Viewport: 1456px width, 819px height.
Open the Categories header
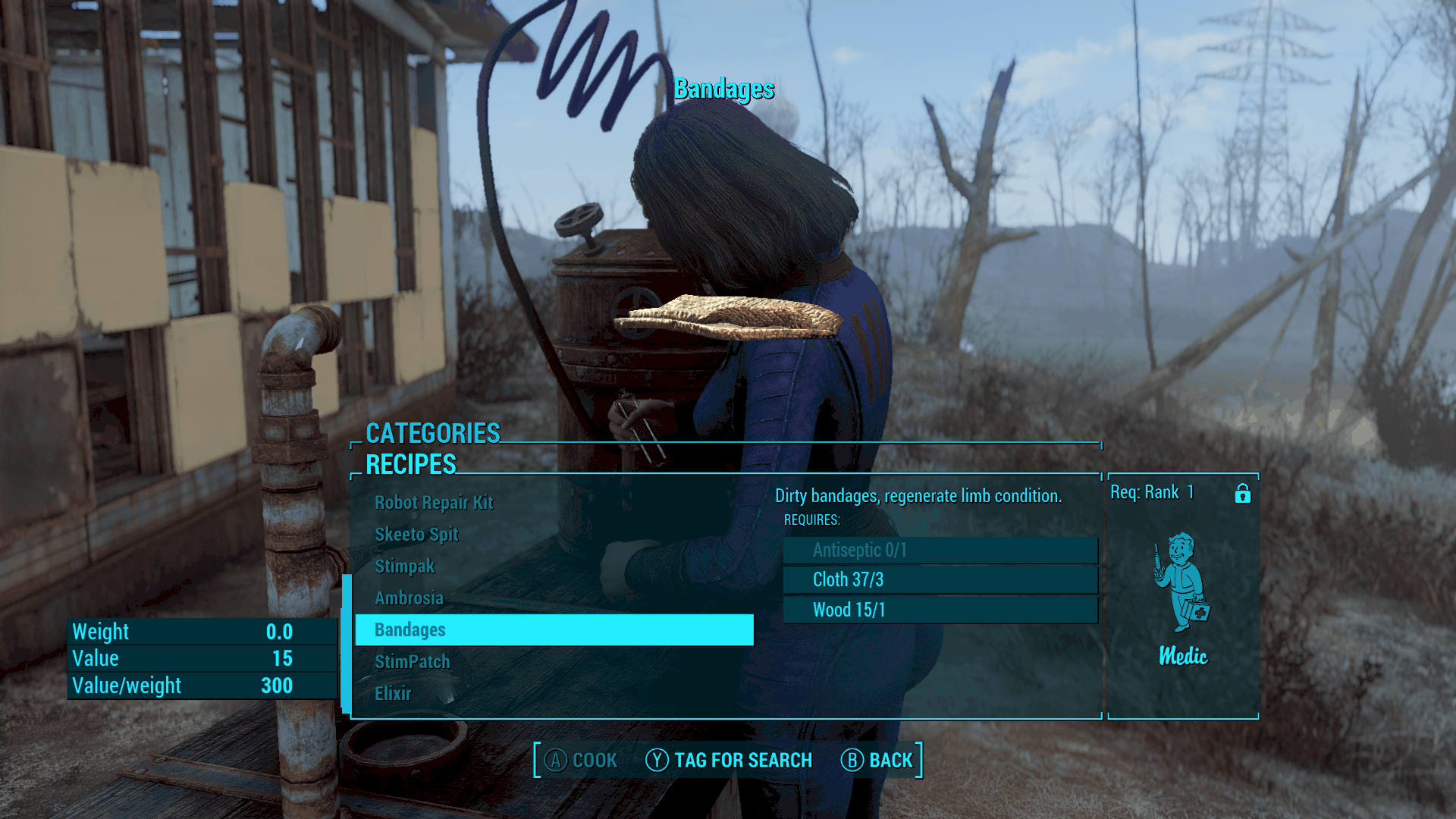pos(433,434)
